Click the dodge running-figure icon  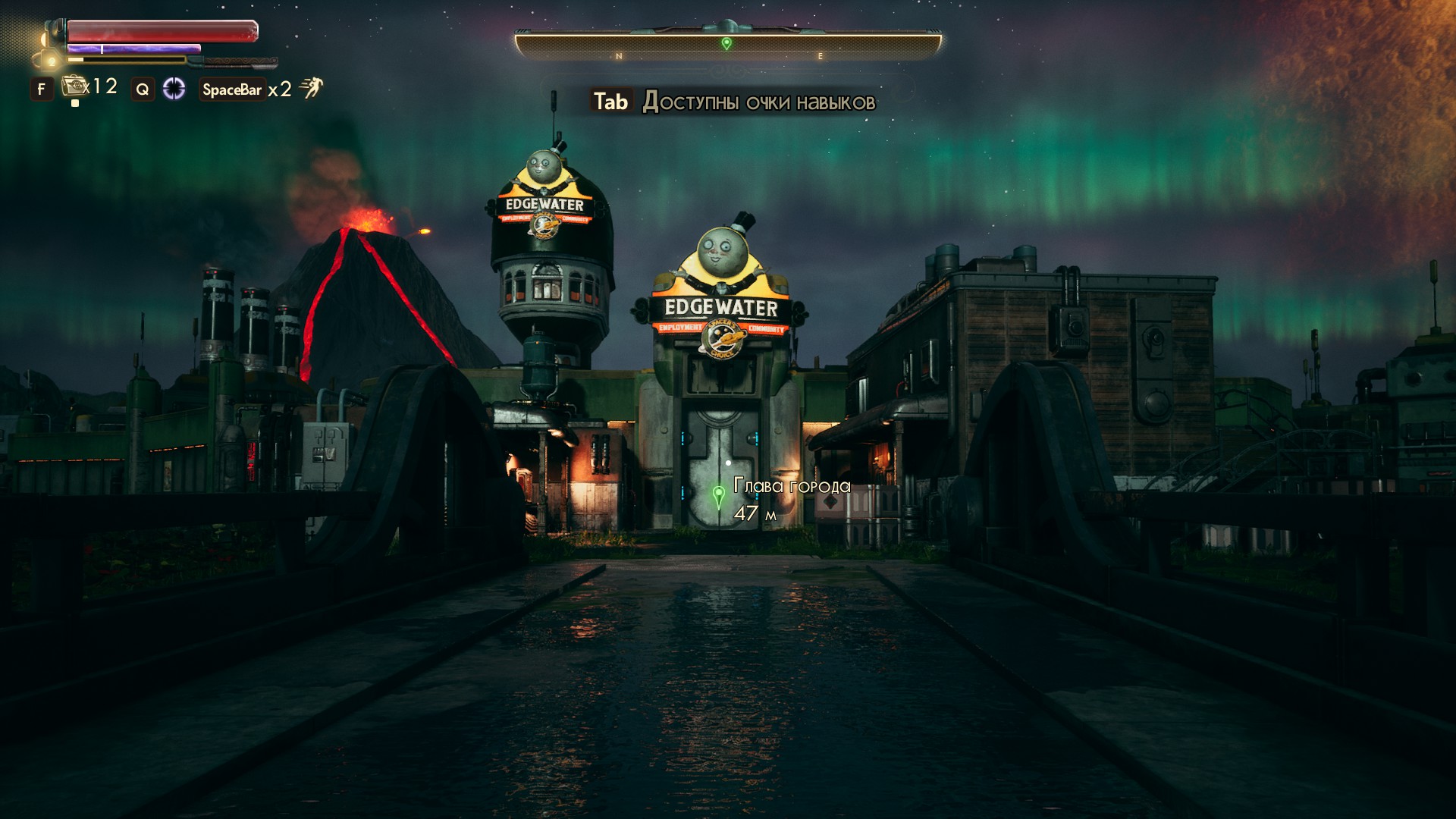click(311, 89)
